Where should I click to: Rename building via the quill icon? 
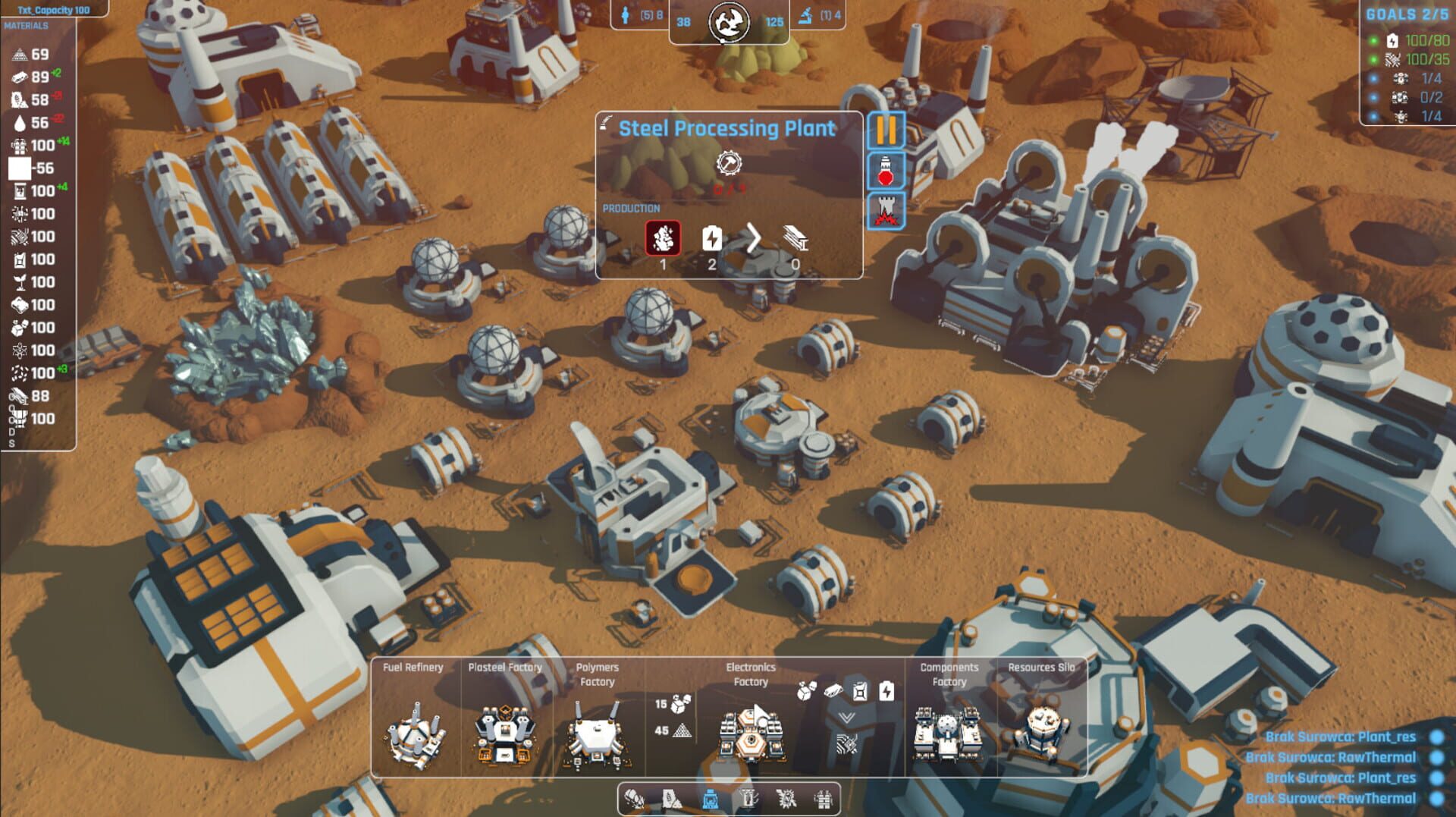(606, 122)
